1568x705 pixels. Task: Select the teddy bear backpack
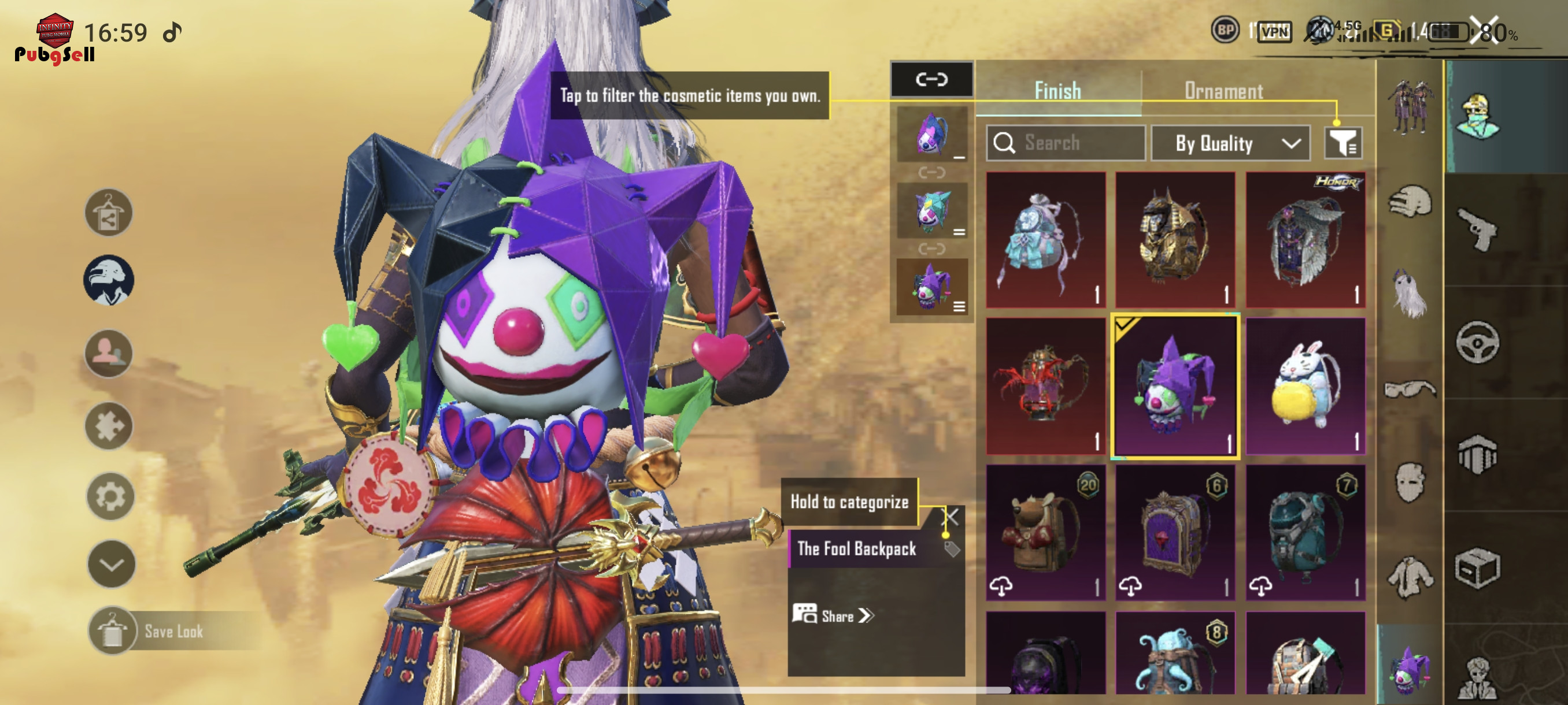1045,533
